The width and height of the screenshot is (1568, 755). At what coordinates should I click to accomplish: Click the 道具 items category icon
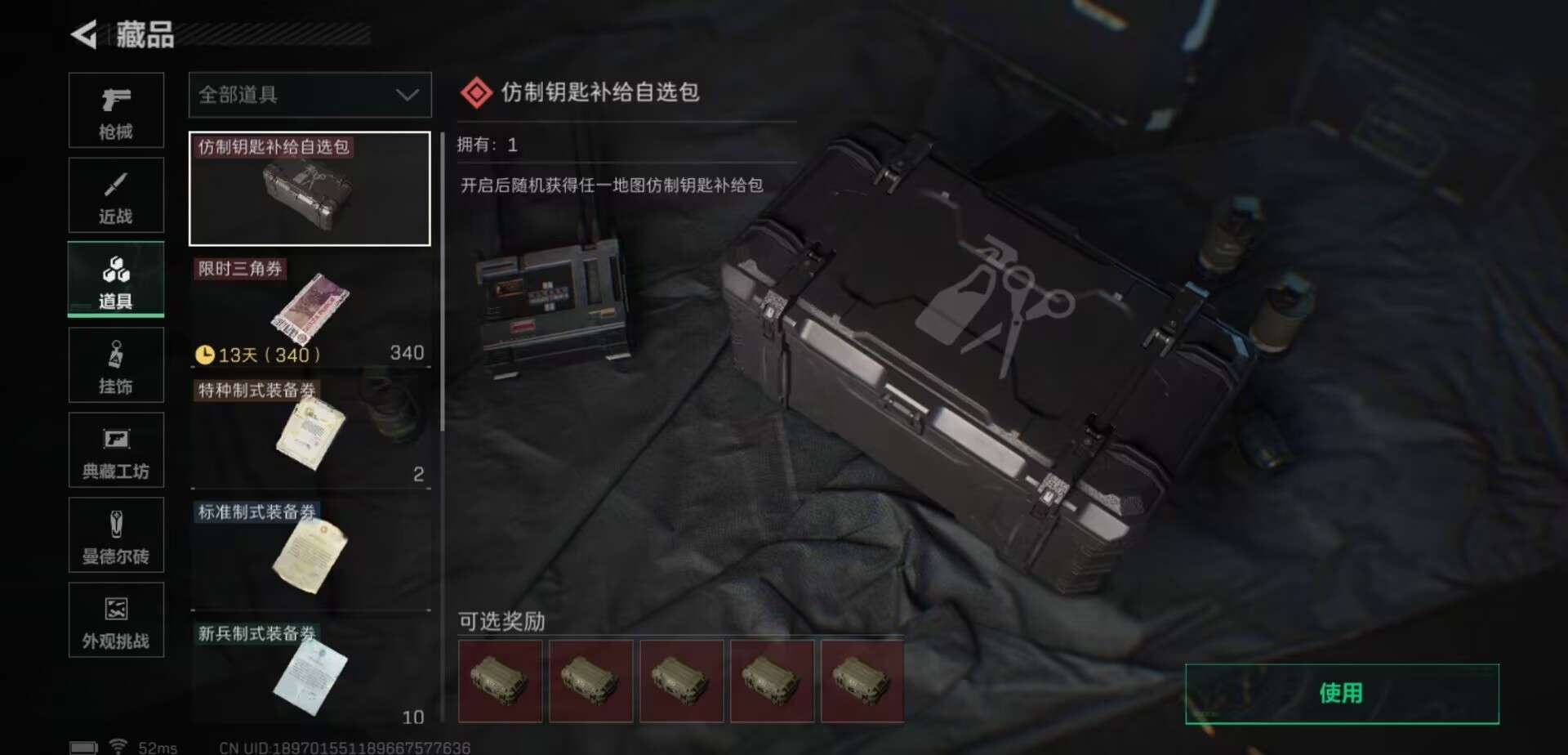[116, 278]
